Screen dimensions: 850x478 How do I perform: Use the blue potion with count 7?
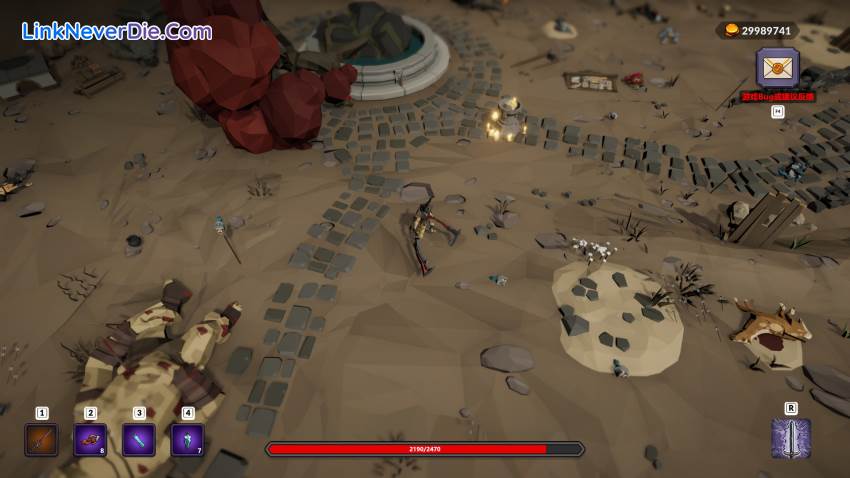(187, 439)
